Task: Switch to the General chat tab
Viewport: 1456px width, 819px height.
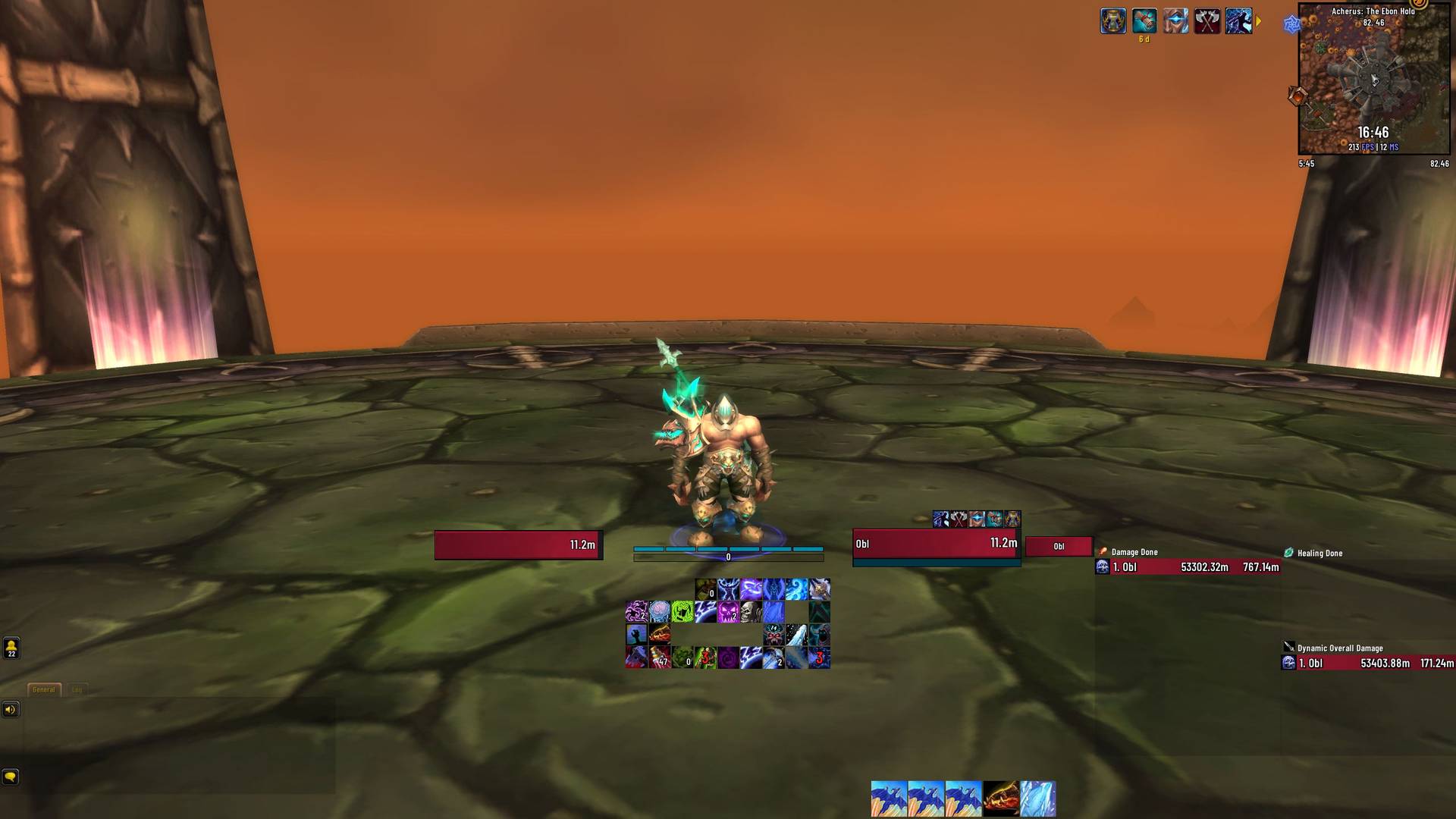Action: coord(43,689)
